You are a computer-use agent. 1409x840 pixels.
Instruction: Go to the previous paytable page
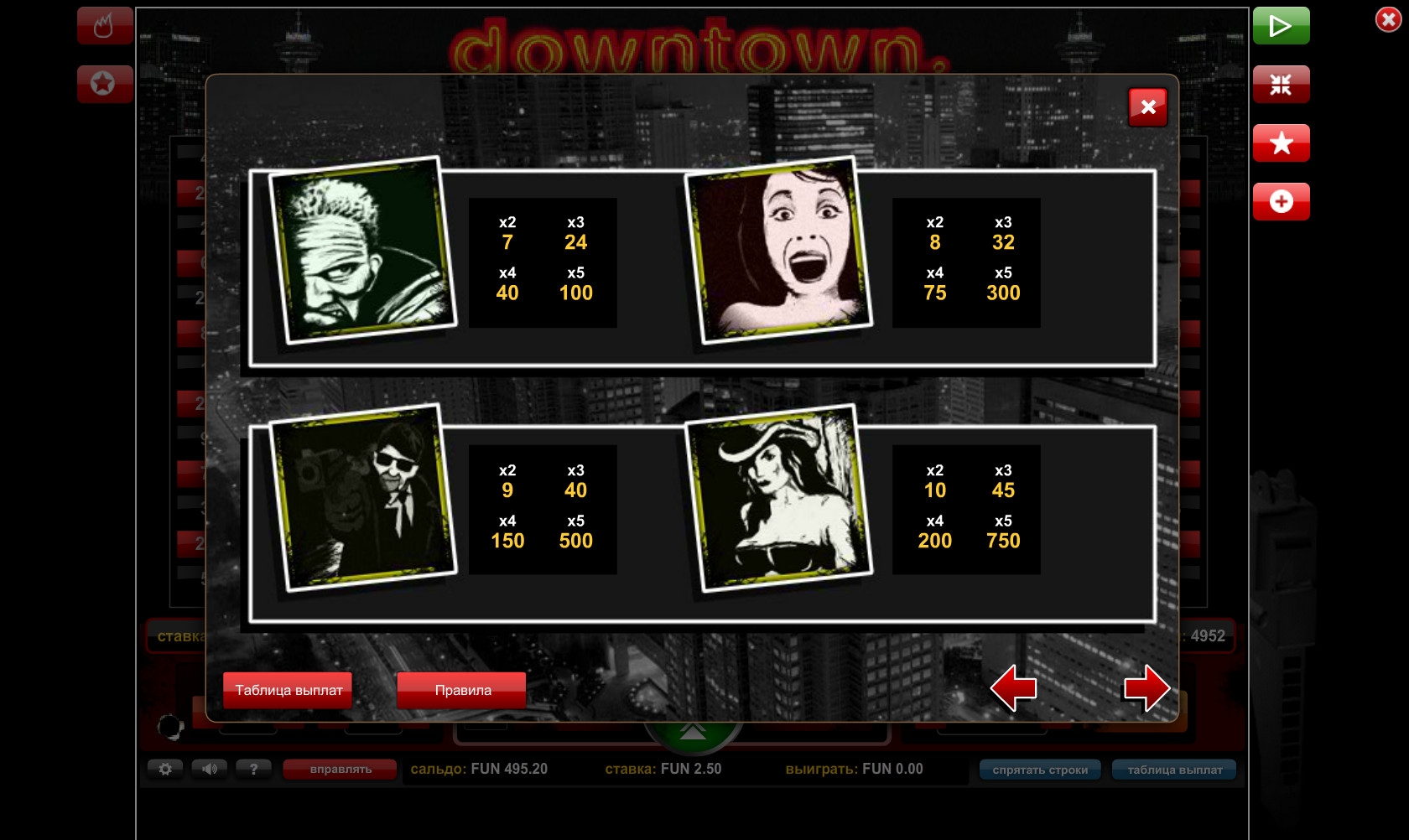tap(1013, 688)
